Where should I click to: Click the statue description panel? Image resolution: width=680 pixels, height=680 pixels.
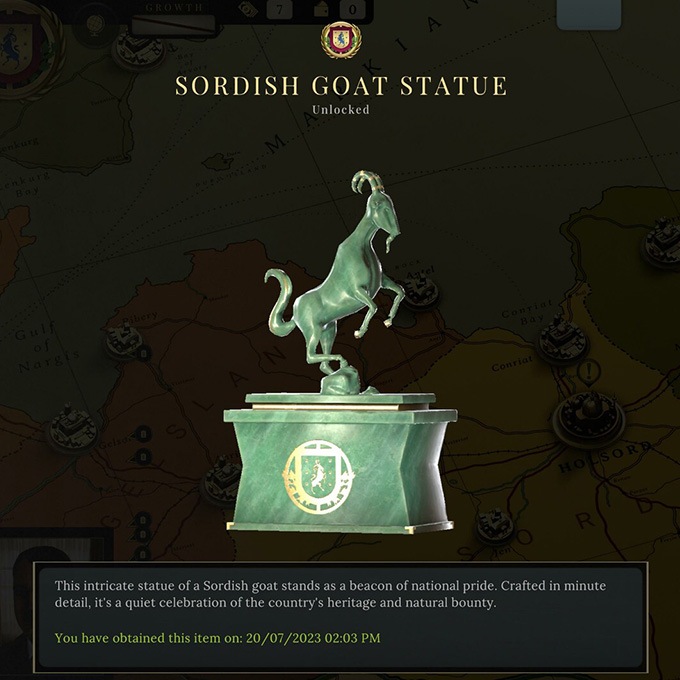(x=340, y=612)
